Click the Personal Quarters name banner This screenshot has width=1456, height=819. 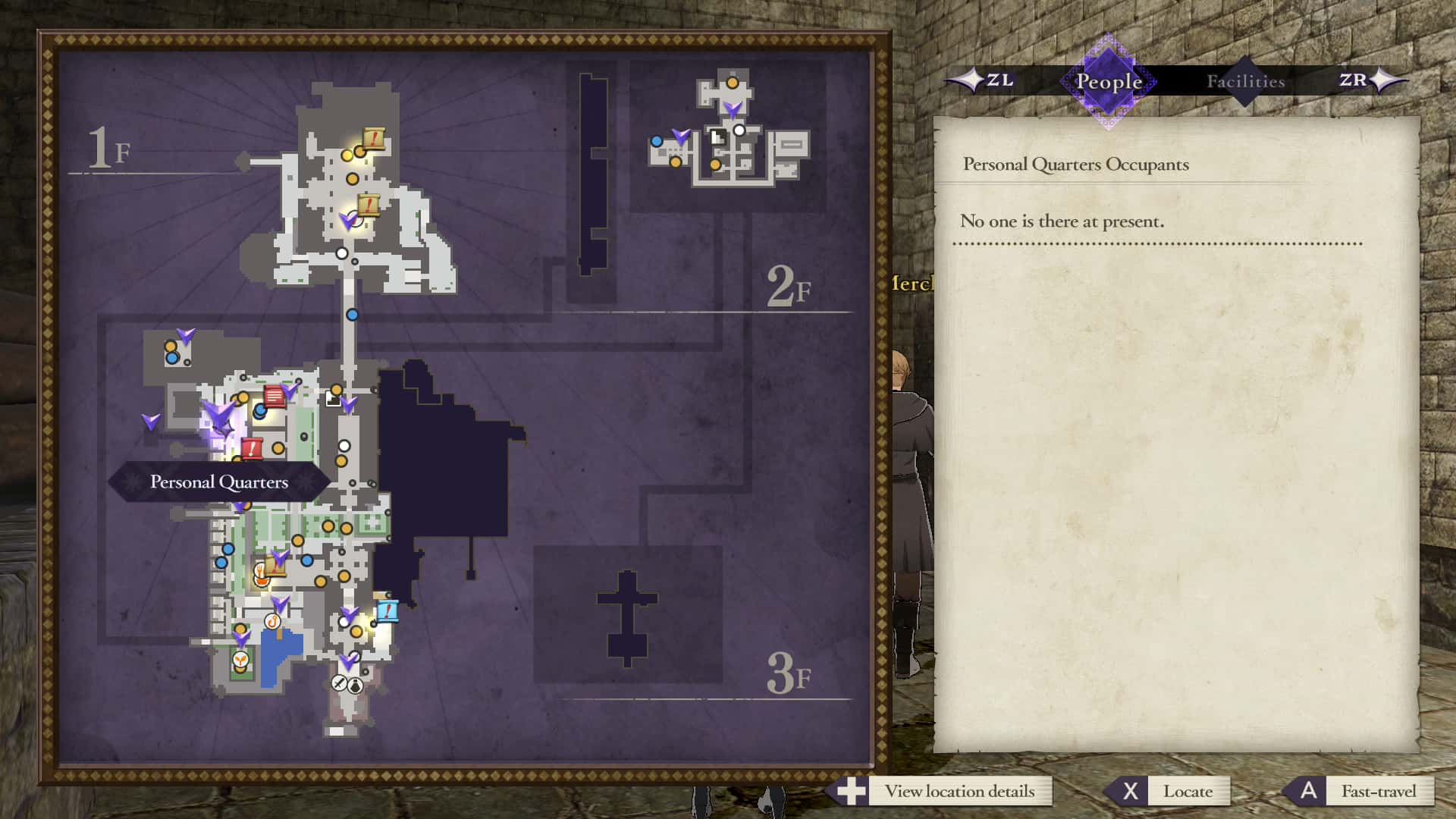(218, 481)
